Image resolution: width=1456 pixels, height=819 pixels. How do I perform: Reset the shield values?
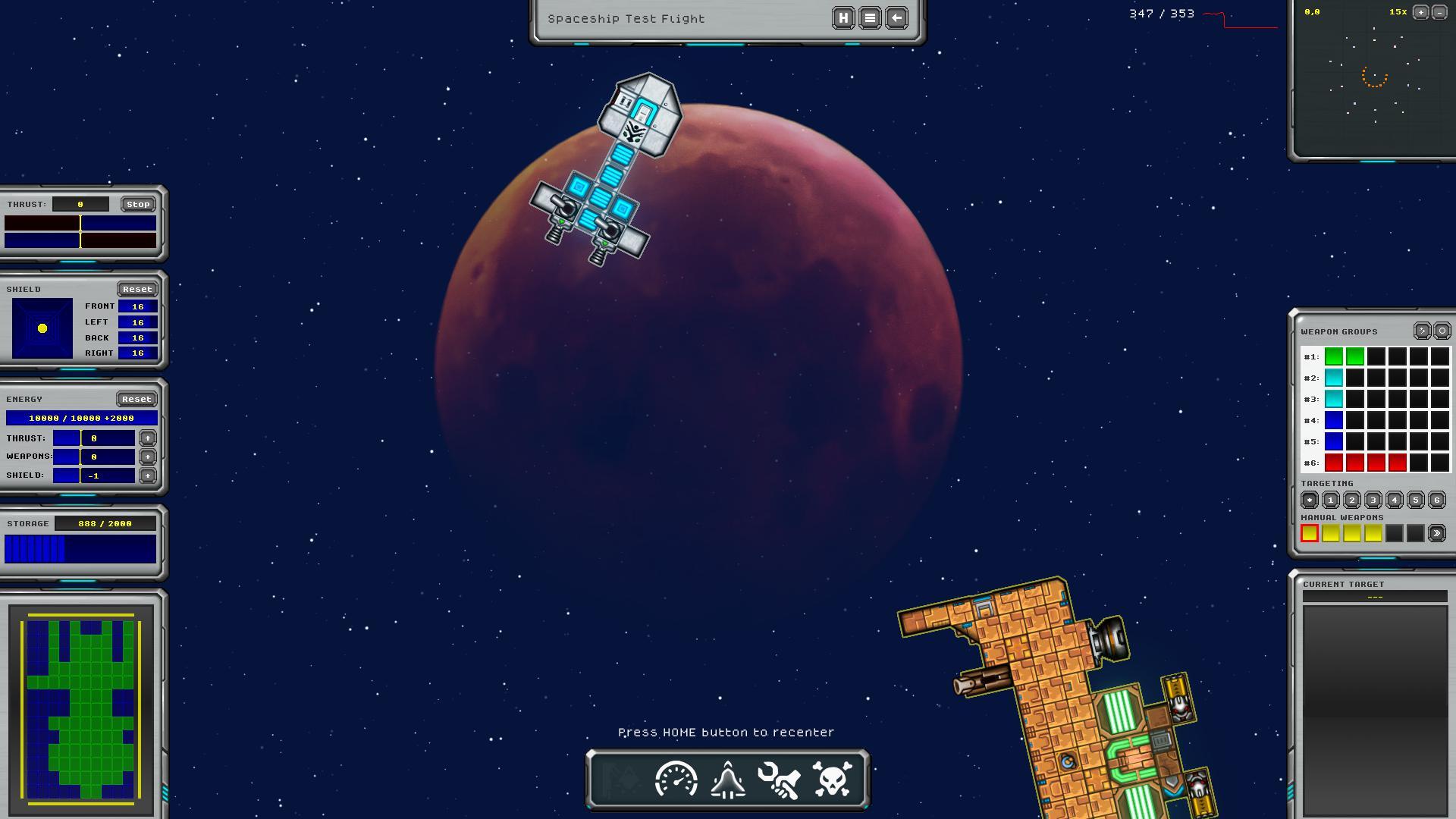[x=138, y=289]
